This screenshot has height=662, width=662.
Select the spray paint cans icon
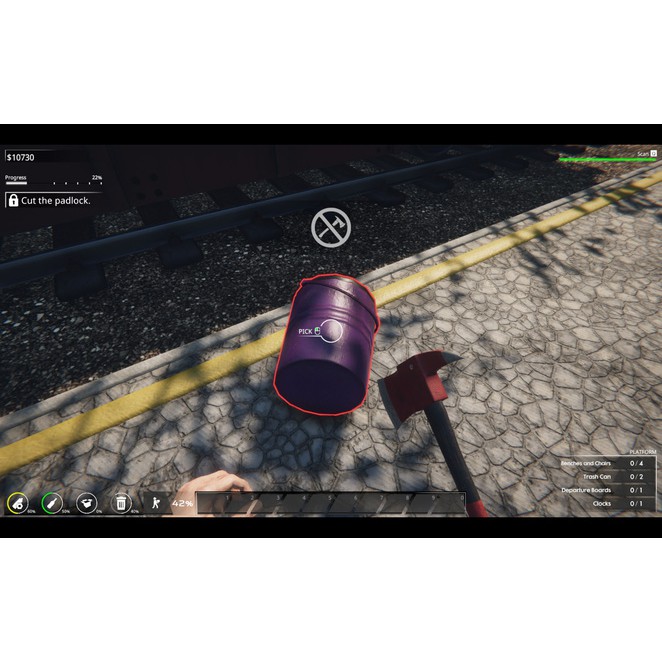(x=18, y=503)
